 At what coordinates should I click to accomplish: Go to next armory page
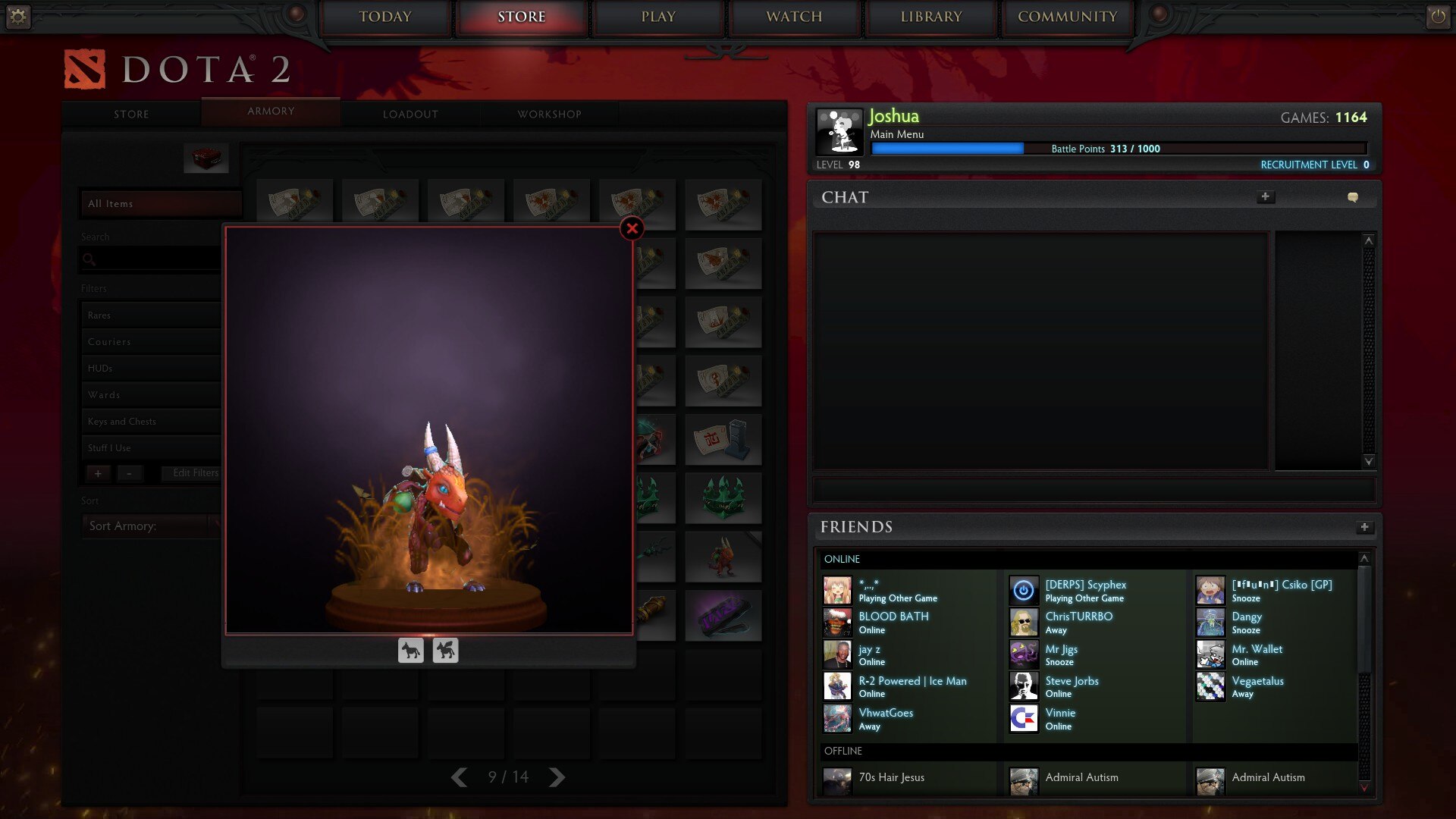pyautogui.click(x=557, y=777)
